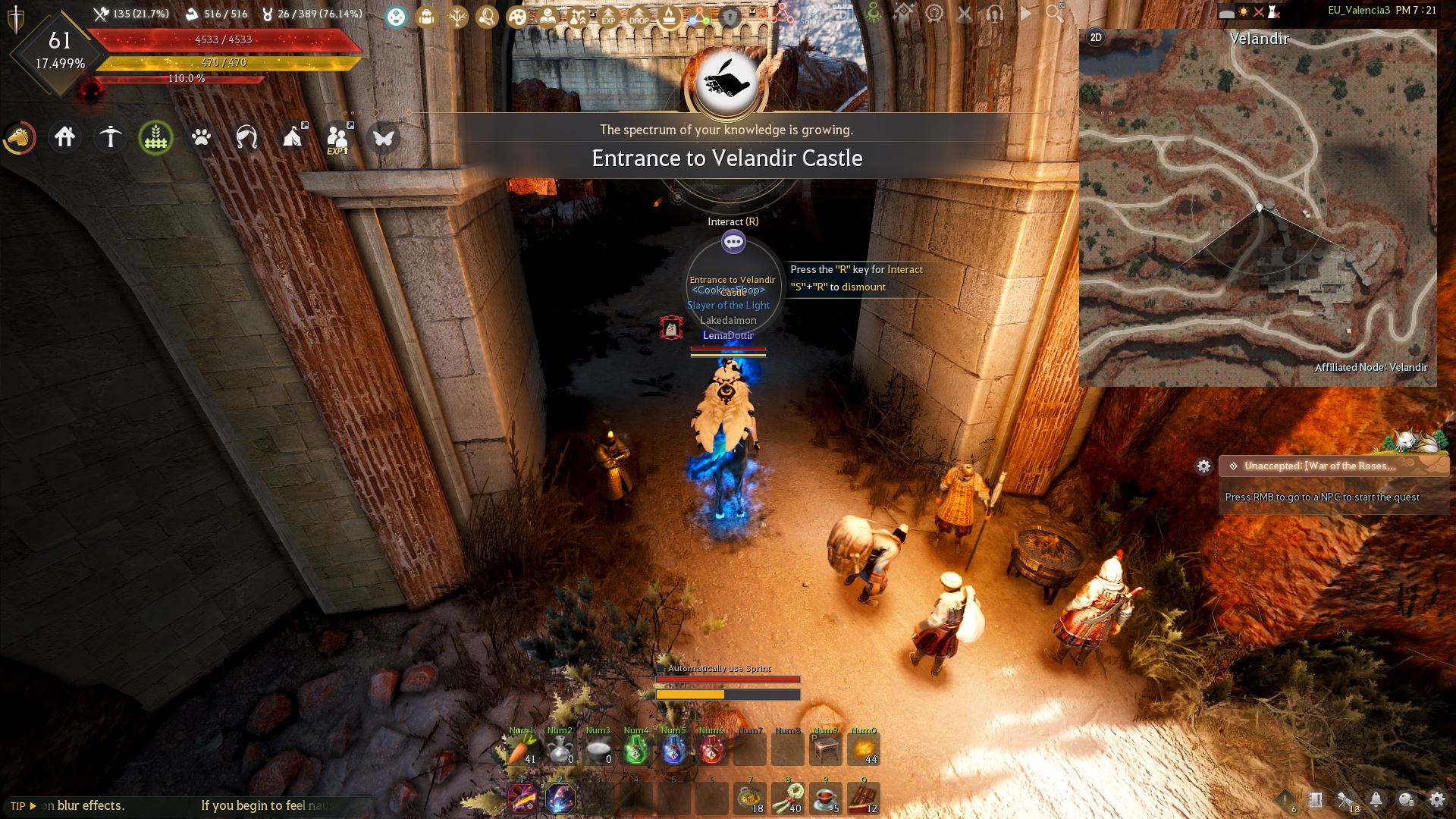
Task: Select the farming fence icon
Action: coord(156,138)
